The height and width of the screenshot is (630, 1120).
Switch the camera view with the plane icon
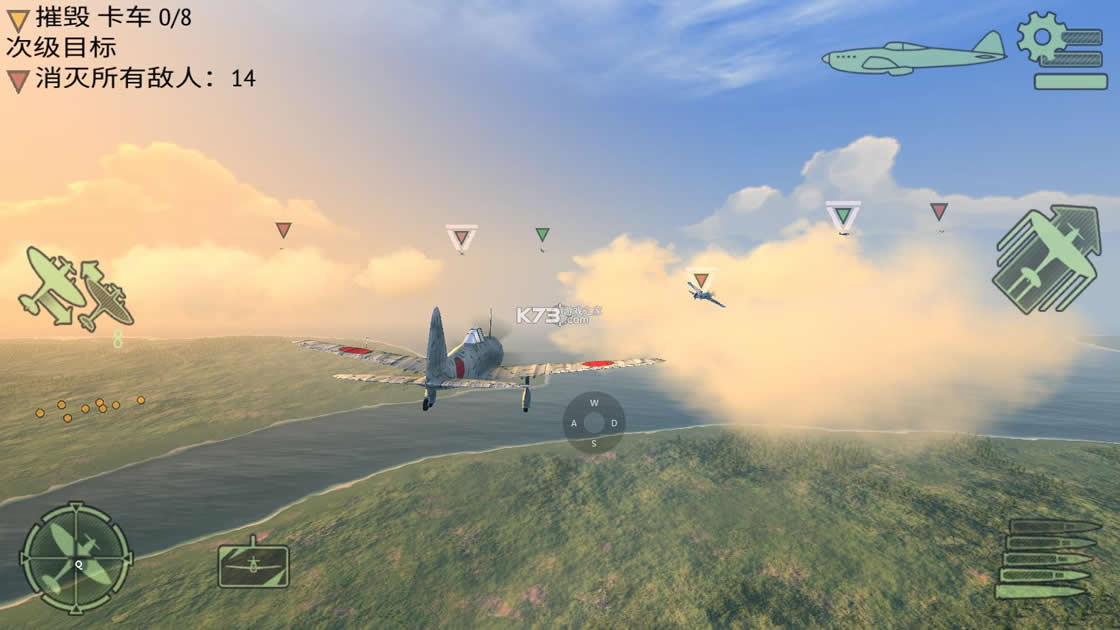(253, 564)
